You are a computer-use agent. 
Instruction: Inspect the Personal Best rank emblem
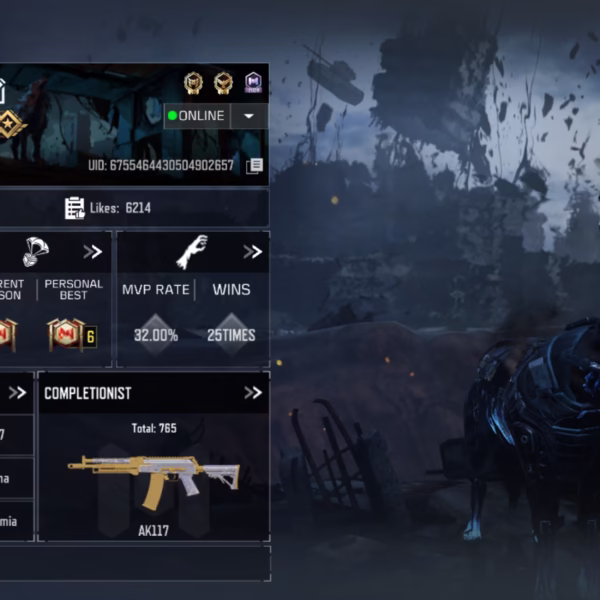[x=65, y=334]
